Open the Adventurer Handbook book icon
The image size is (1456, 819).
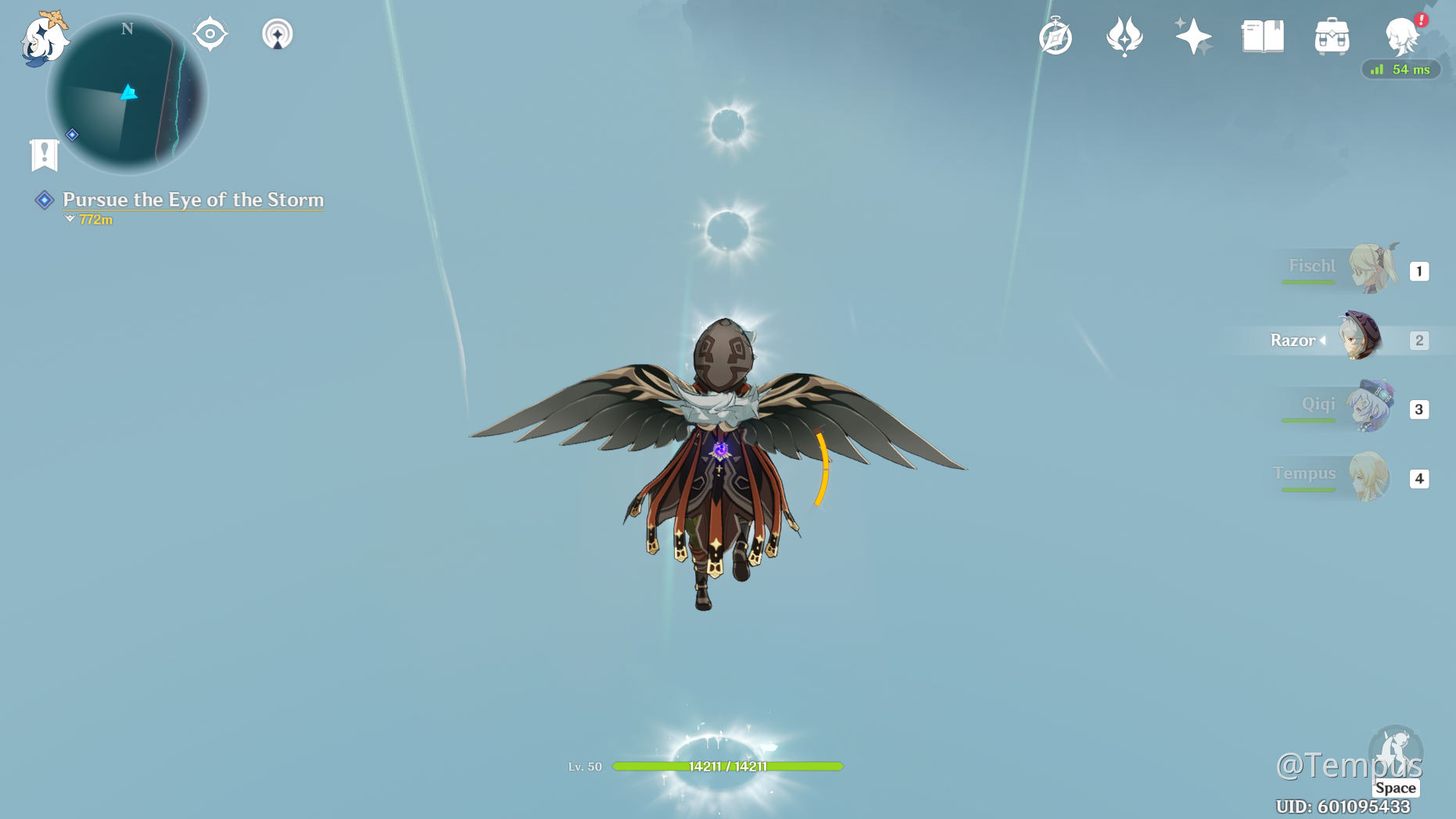click(x=1262, y=36)
